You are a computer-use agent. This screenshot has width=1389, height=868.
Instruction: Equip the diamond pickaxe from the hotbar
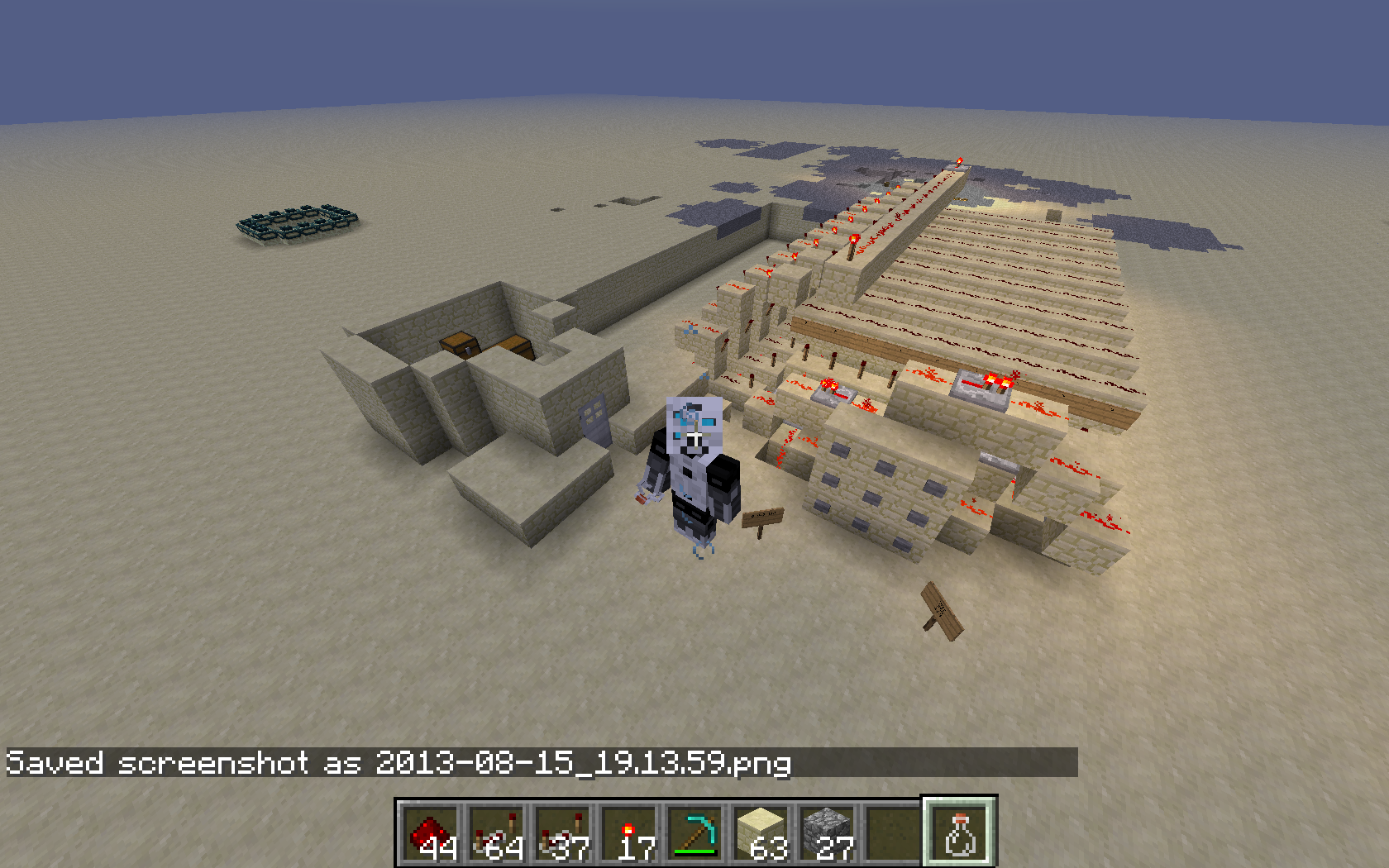[x=695, y=833]
